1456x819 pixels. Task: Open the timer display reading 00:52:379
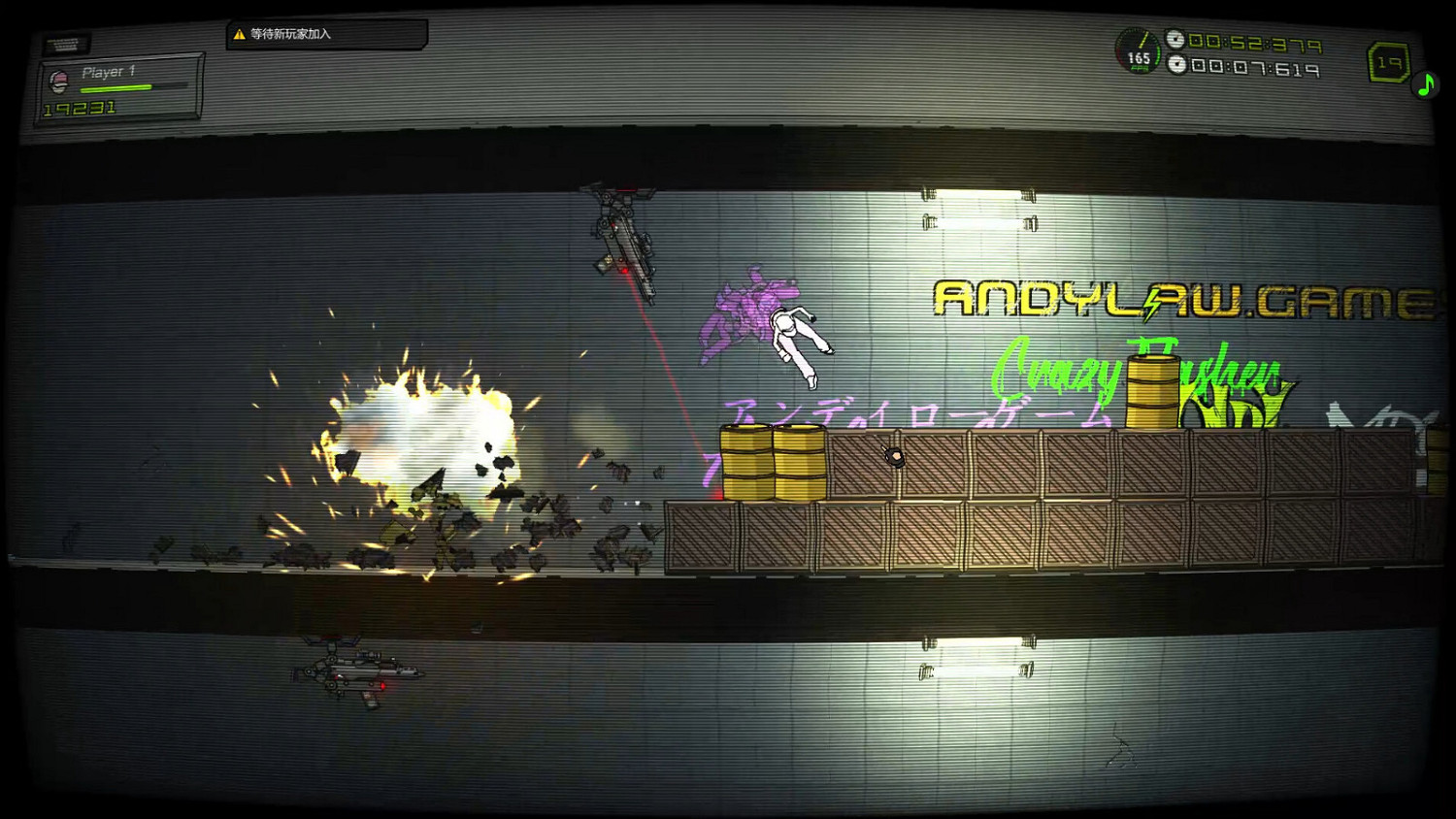[x=1256, y=42]
